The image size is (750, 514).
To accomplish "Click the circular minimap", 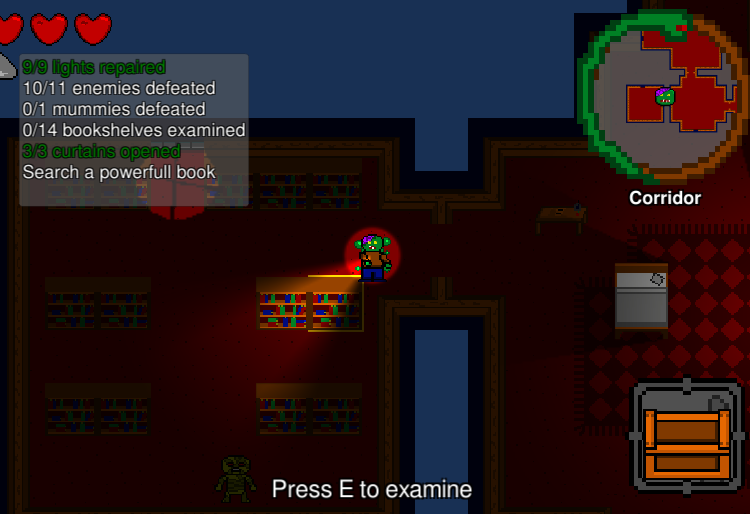I will (x=664, y=98).
